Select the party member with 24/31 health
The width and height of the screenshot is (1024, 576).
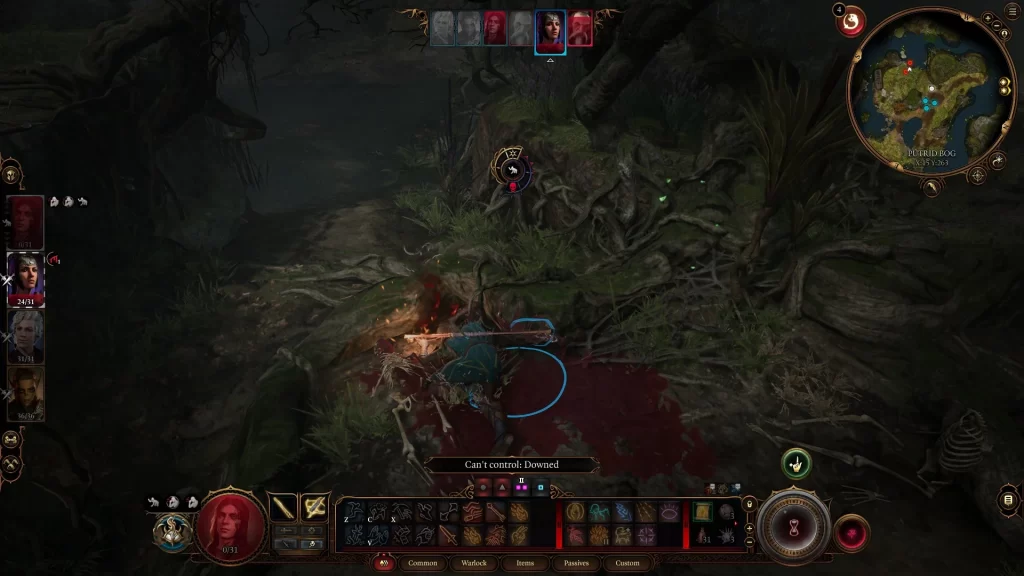click(27, 277)
